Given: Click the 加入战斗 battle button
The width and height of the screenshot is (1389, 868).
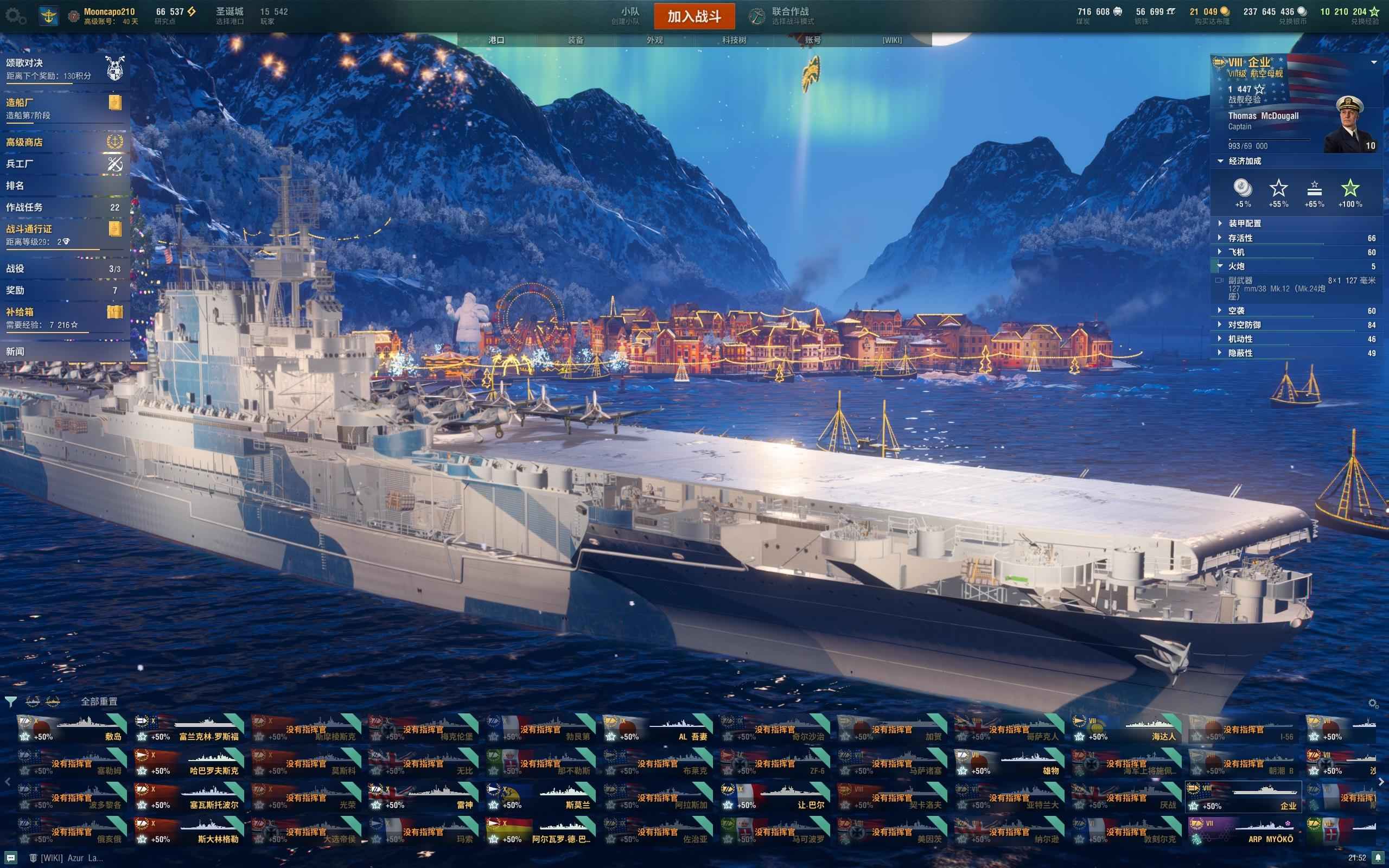Looking at the screenshot, I should [694, 16].
